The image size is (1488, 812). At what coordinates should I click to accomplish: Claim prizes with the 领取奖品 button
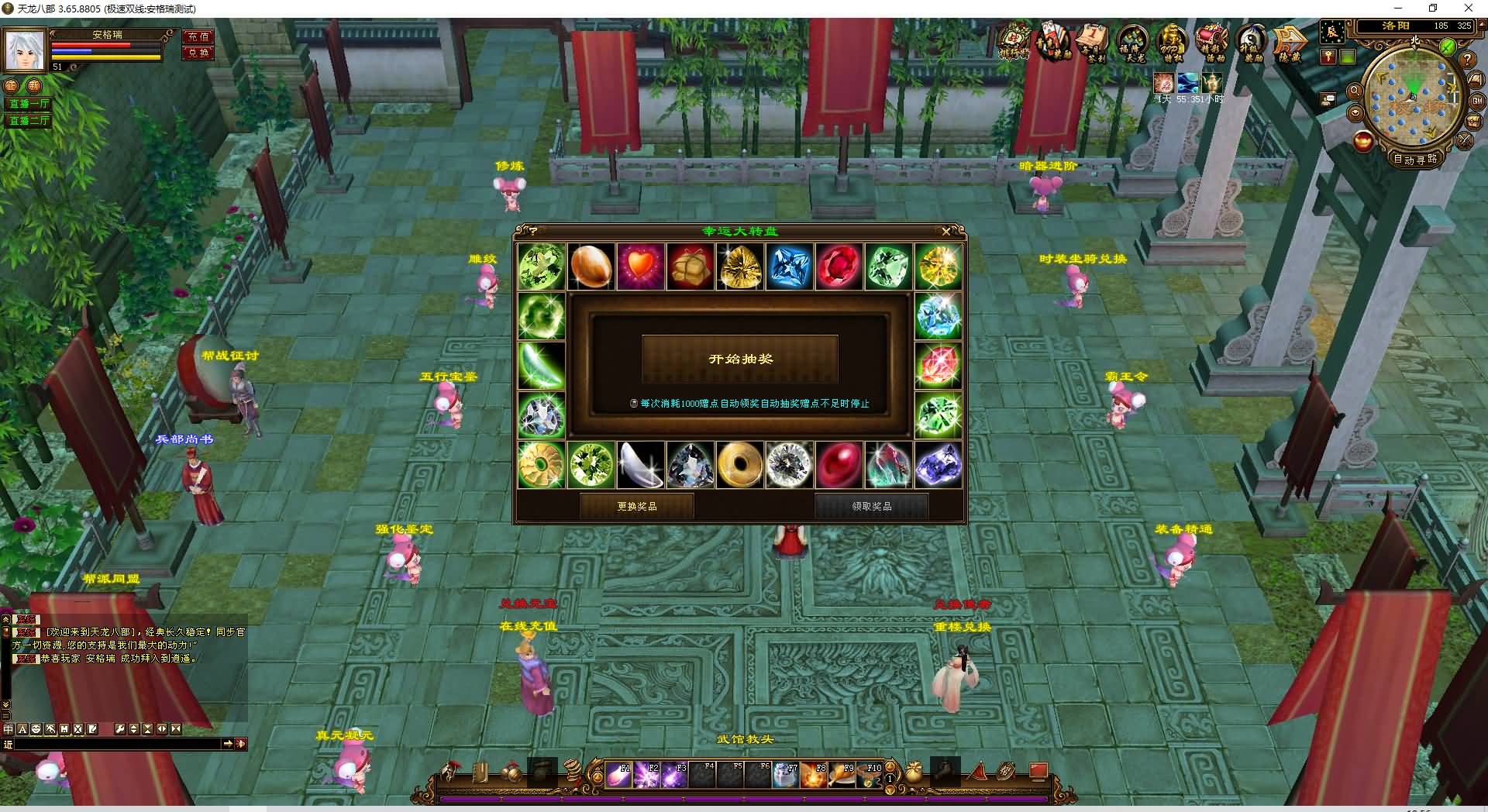[x=871, y=506]
